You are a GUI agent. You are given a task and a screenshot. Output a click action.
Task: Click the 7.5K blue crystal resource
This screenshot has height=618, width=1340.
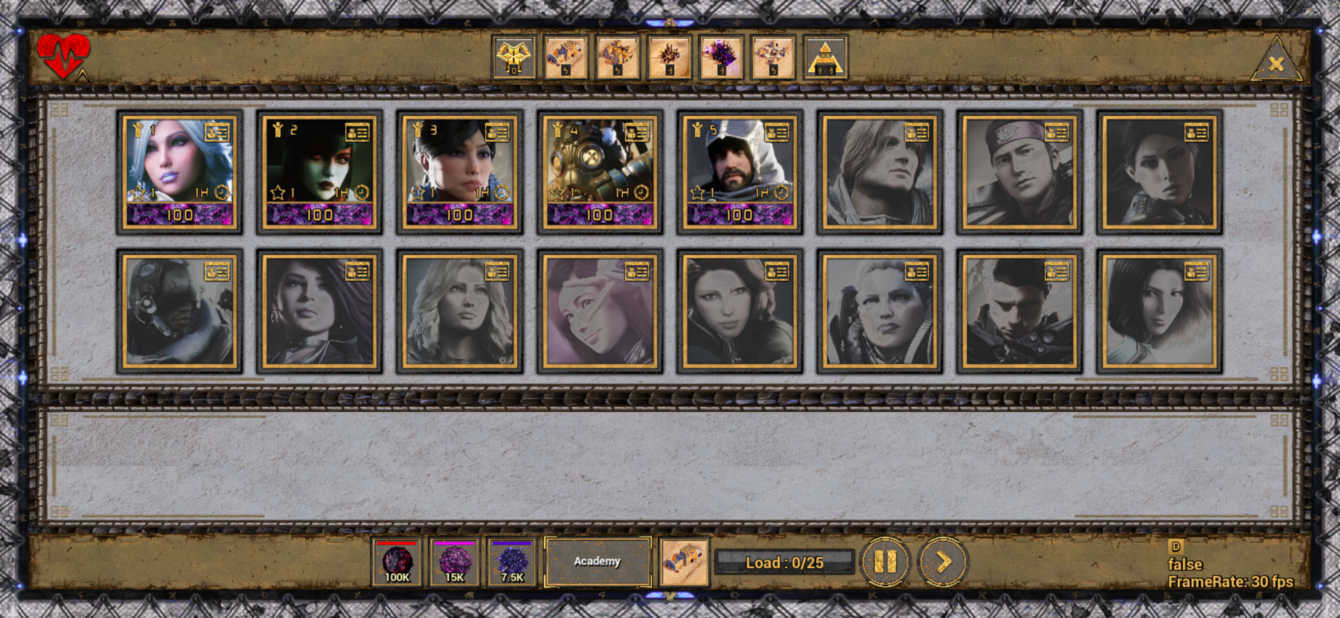[513, 562]
